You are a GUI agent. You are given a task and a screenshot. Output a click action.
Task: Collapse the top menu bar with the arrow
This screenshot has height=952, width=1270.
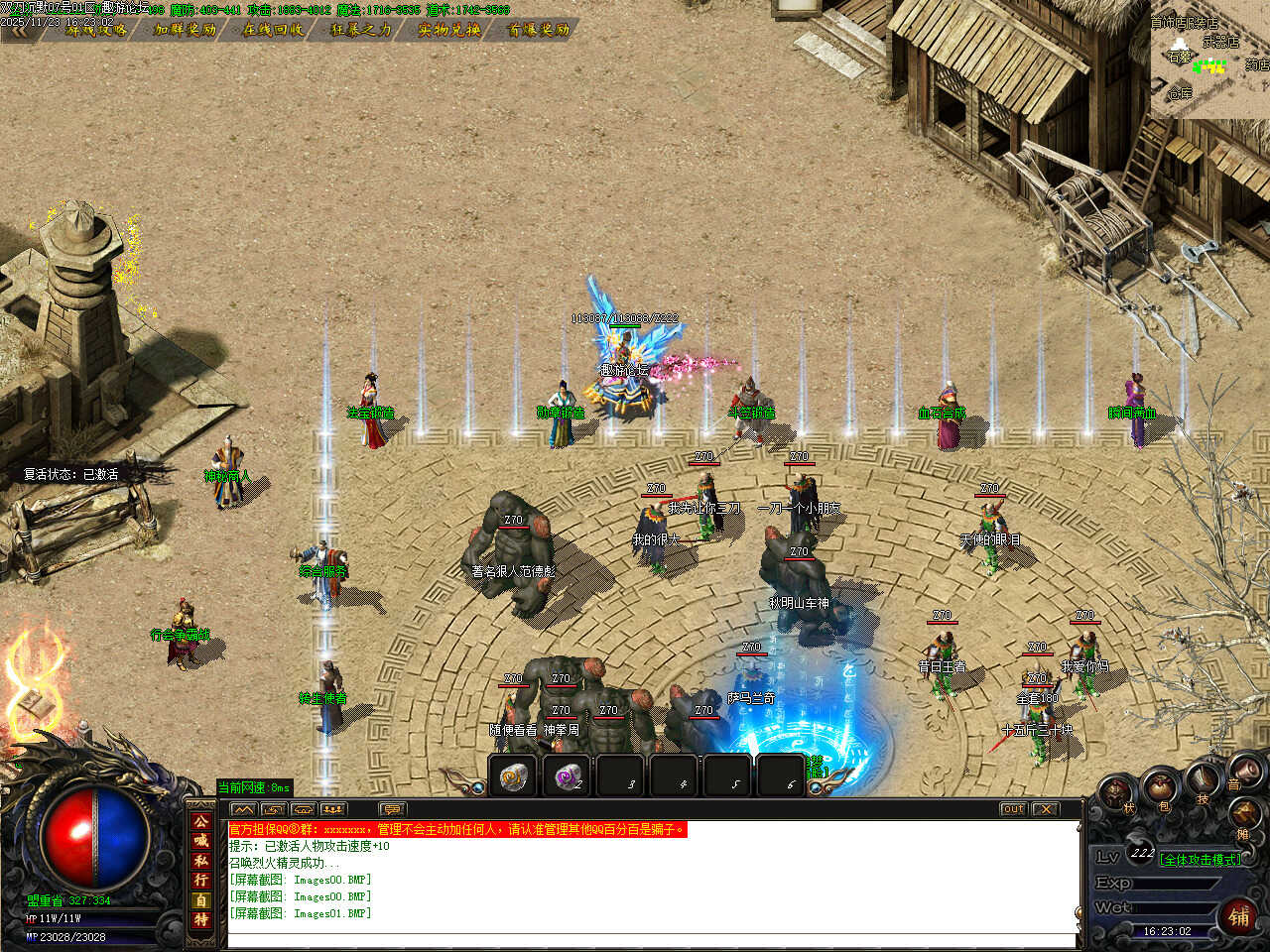click(x=17, y=30)
